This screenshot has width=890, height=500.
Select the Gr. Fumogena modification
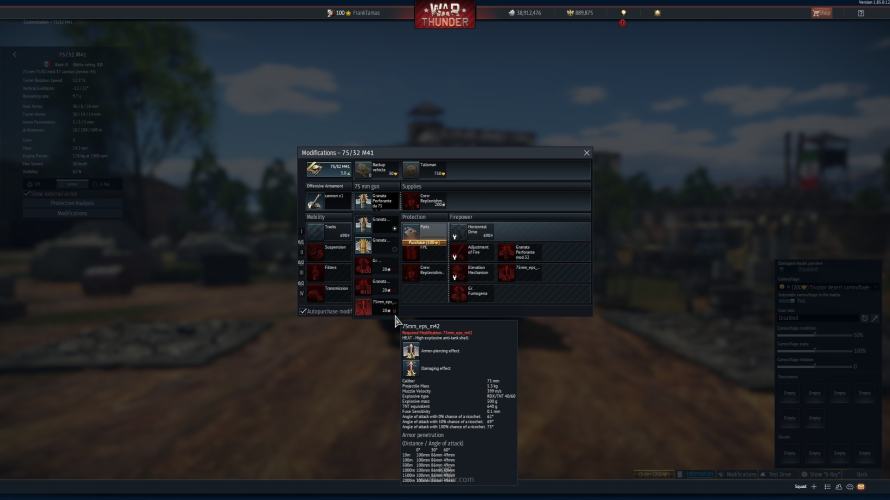coord(471,292)
